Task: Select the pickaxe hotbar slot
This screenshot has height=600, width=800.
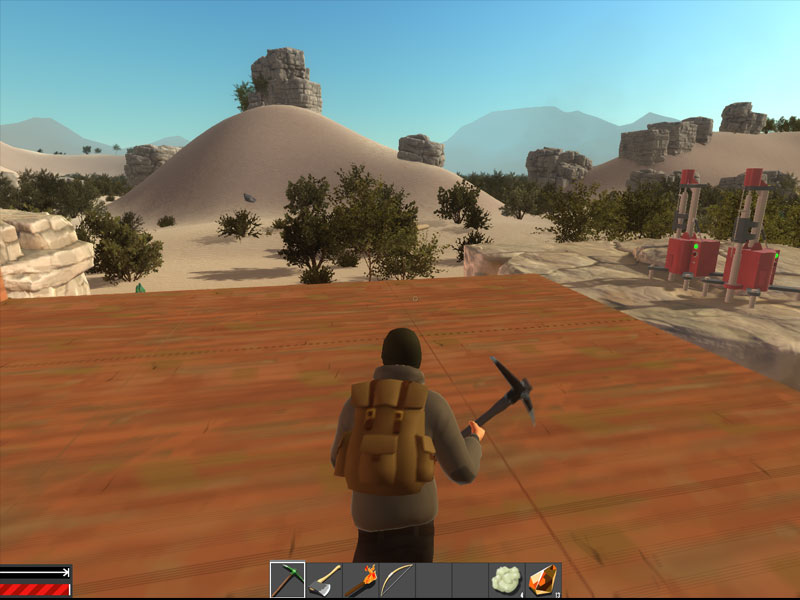Action: coord(288,580)
